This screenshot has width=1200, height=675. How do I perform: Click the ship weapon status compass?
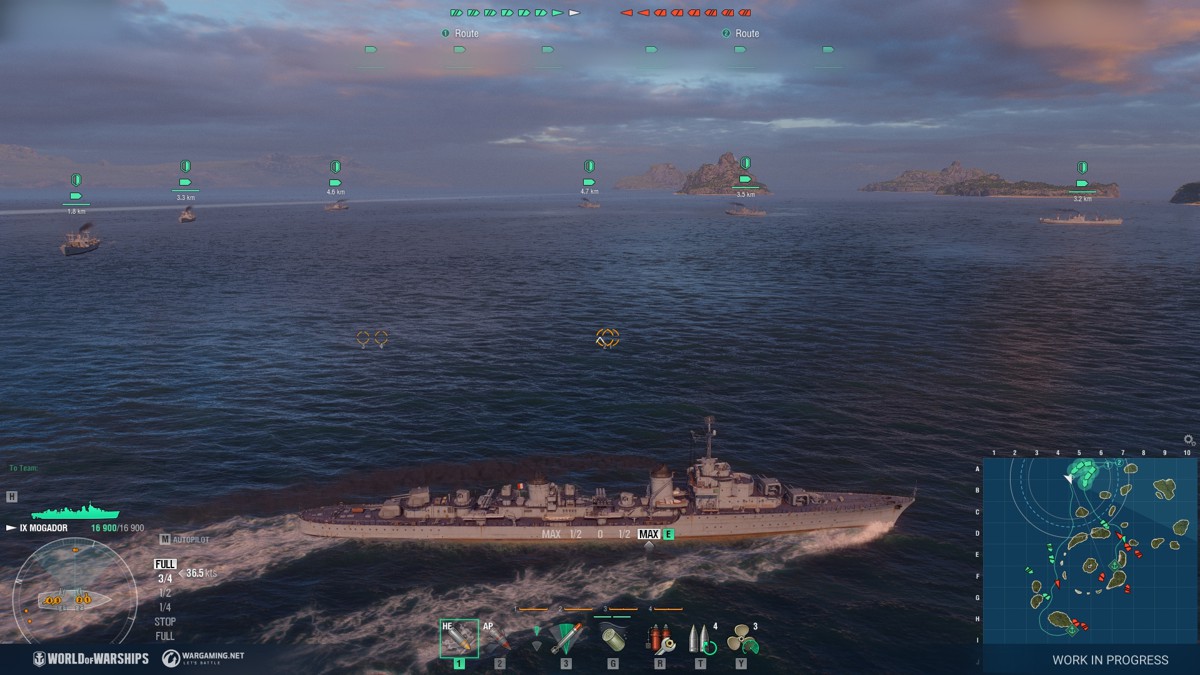tap(74, 600)
